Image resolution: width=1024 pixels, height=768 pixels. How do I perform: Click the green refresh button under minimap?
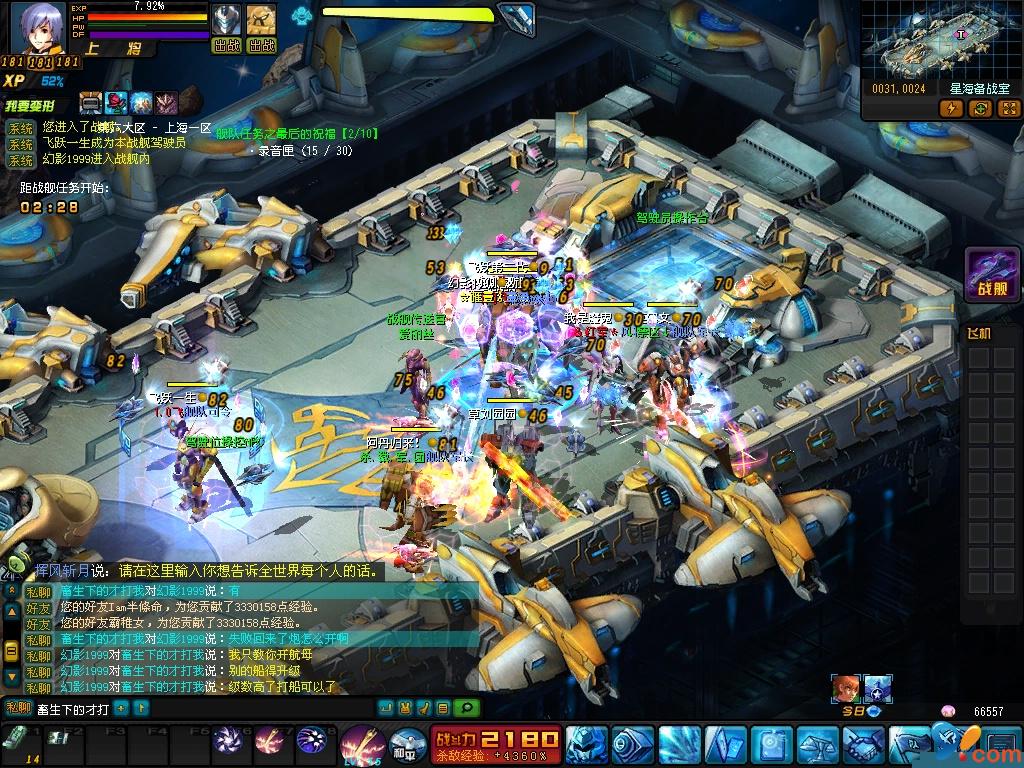[x=979, y=109]
